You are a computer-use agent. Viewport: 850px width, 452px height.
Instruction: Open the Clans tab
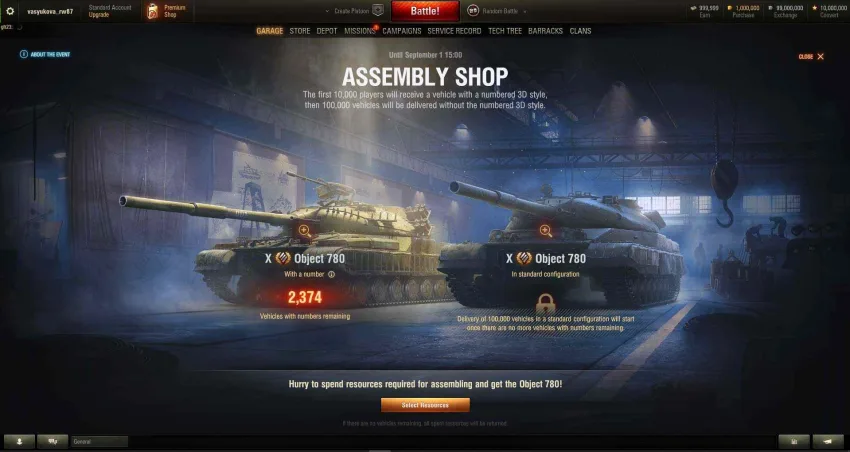(x=580, y=31)
